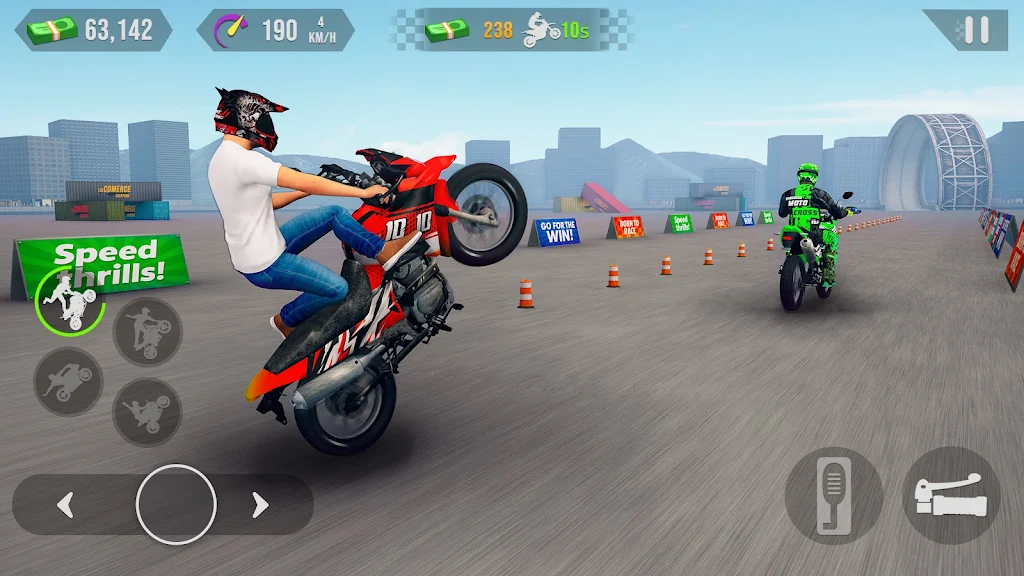Image resolution: width=1024 pixels, height=576 pixels.
Task: Tap the right steering arrow
Action: pos(260,505)
